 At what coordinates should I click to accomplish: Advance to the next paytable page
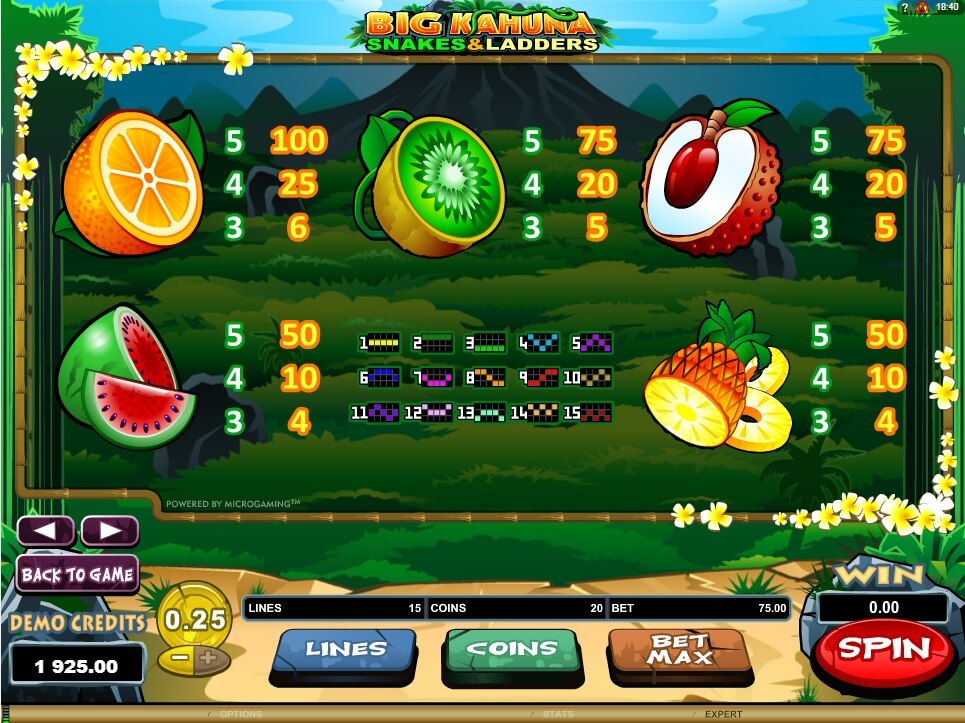click(109, 531)
